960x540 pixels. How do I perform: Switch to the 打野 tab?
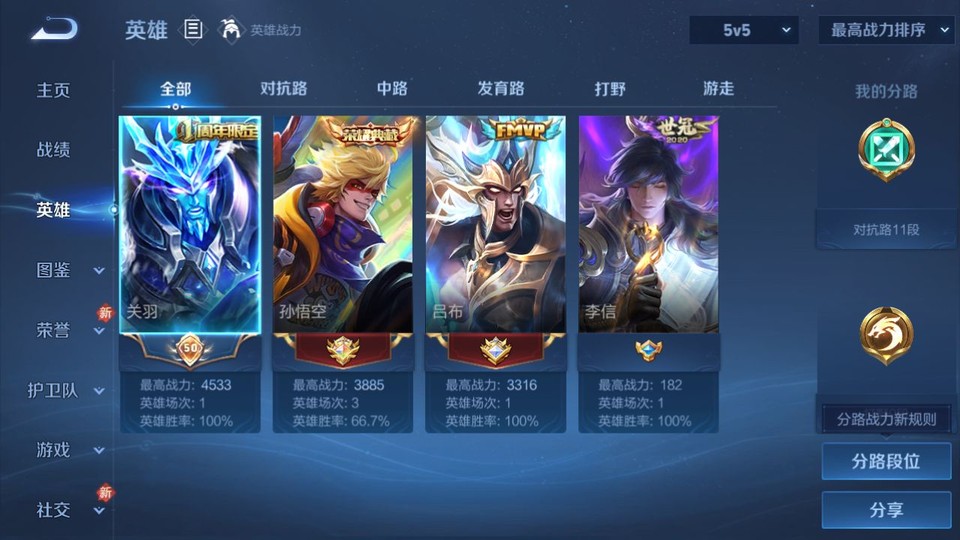[x=610, y=89]
